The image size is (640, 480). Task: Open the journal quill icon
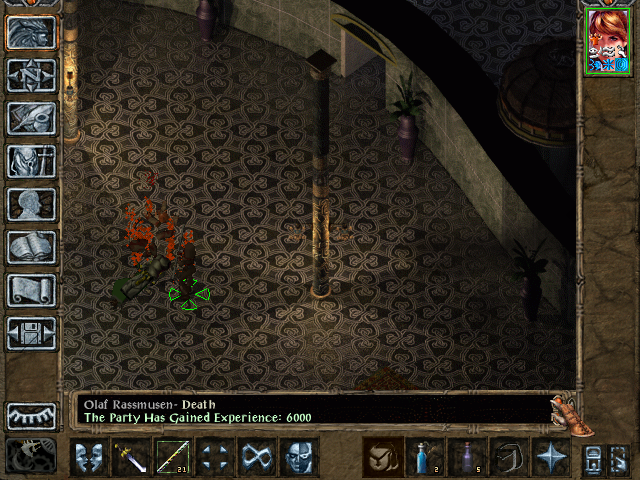pos(31,118)
